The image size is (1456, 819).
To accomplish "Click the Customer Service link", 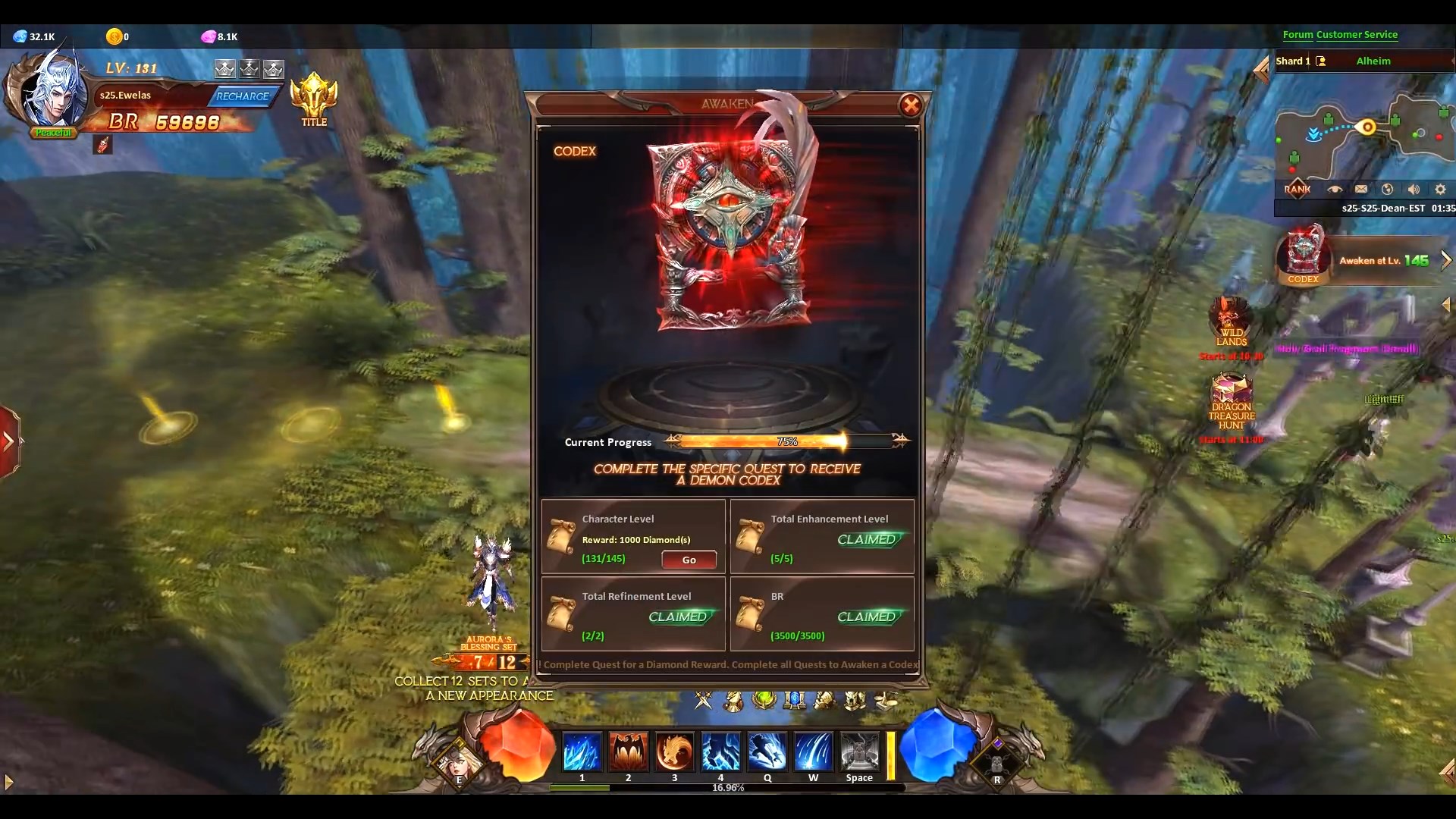I will (1357, 35).
